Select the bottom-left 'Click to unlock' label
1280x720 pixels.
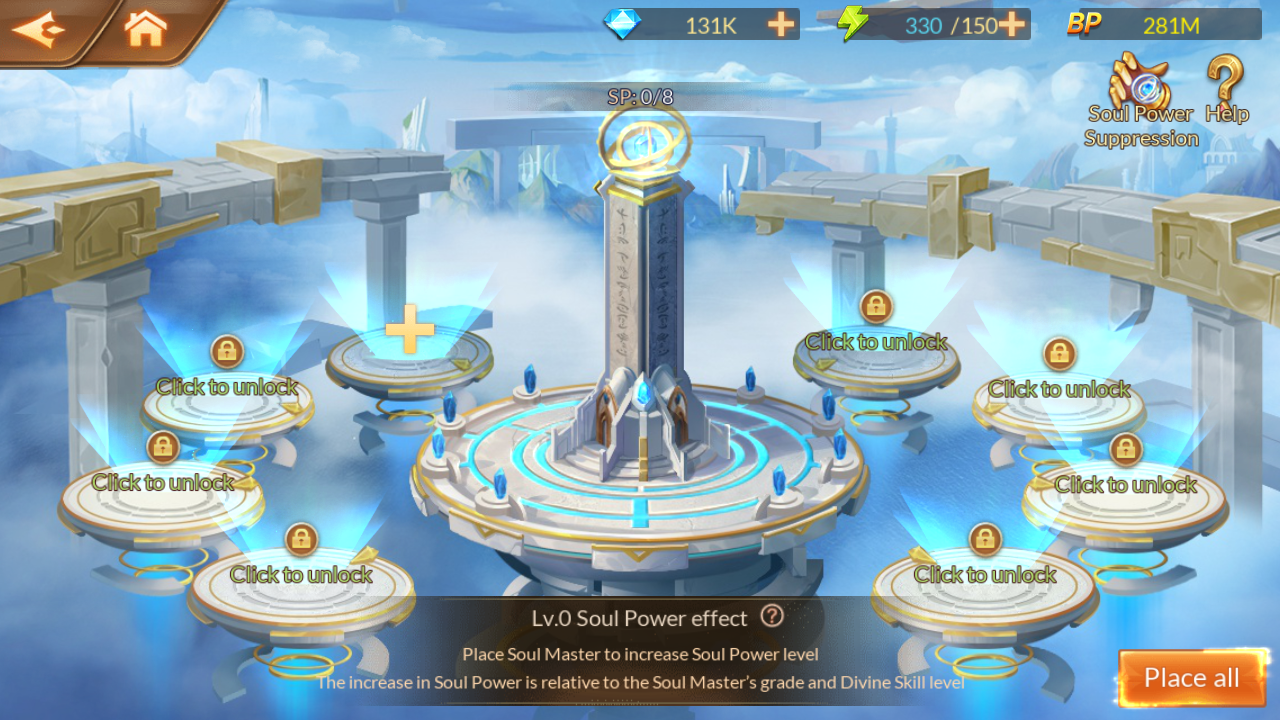pyautogui.click(x=298, y=575)
